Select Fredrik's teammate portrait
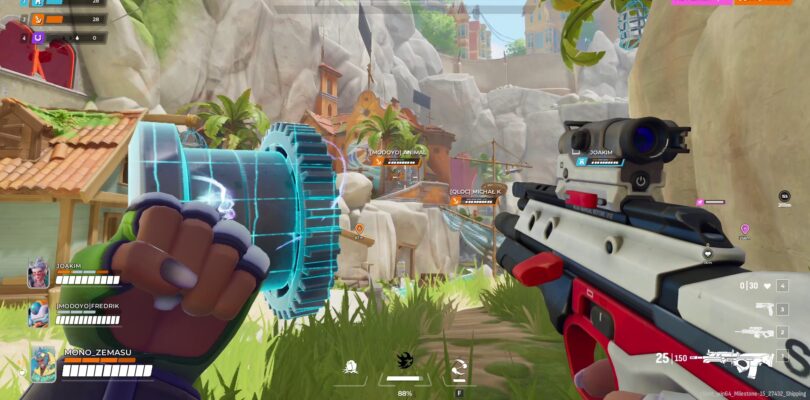The width and height of the screenshot is (810, 400). [x=38, y=314]
